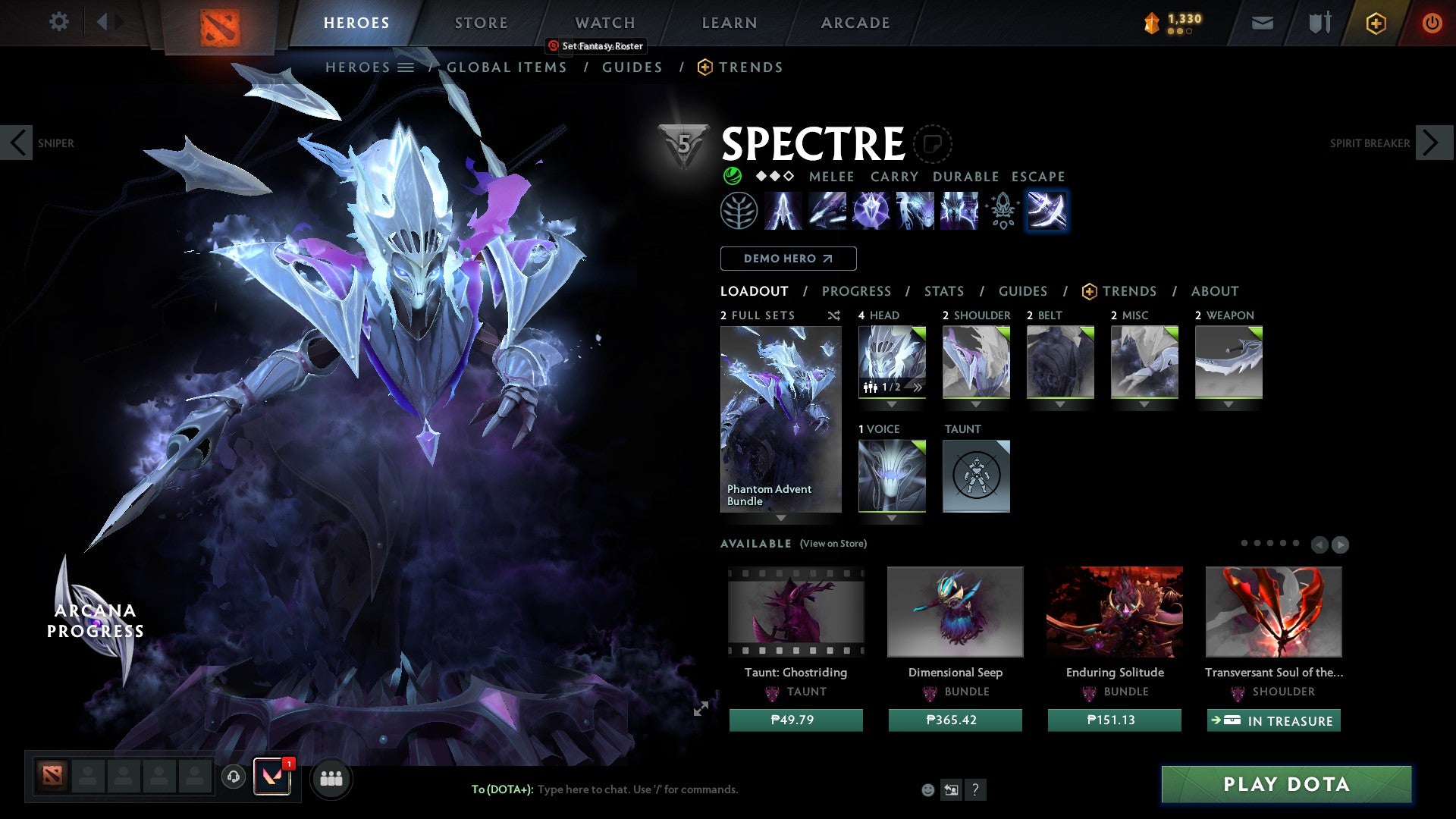
Task: Select the Dimensional Seep bundle thumbnail
Action: (955, 611)
